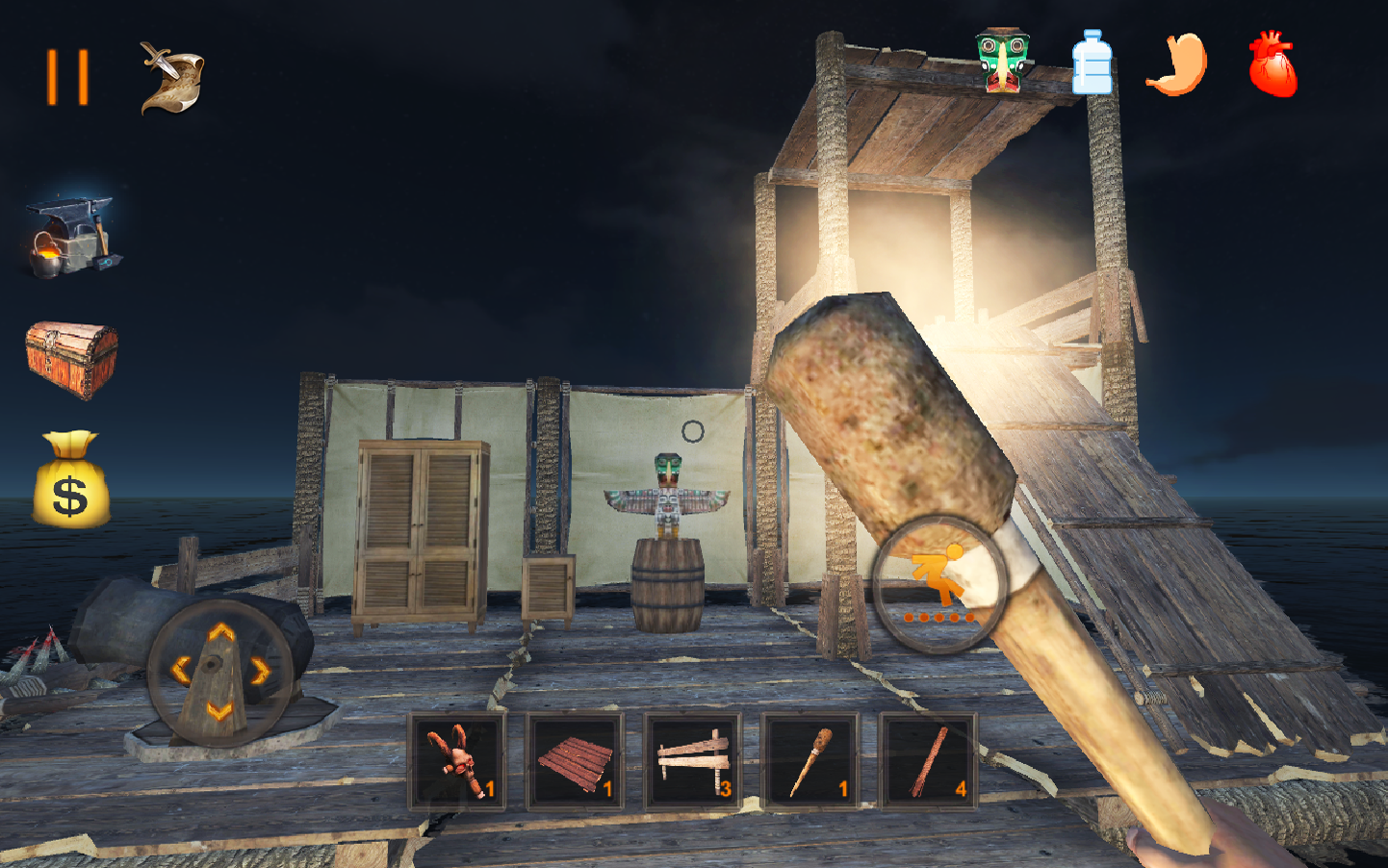This screenshot has width=1388, height=868.
Task: Open the scroll and dagger quest map
Action: point(171,78)
